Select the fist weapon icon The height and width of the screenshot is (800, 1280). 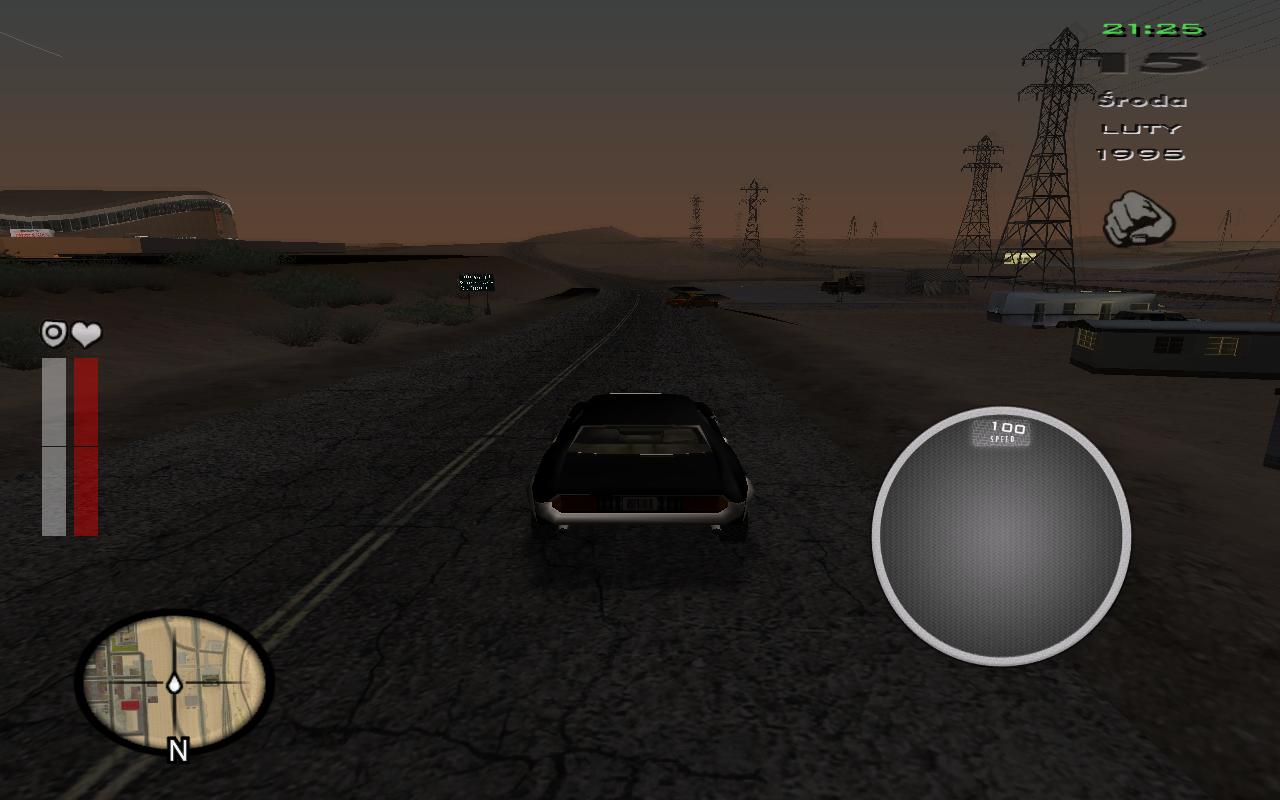pos(1139,219)
